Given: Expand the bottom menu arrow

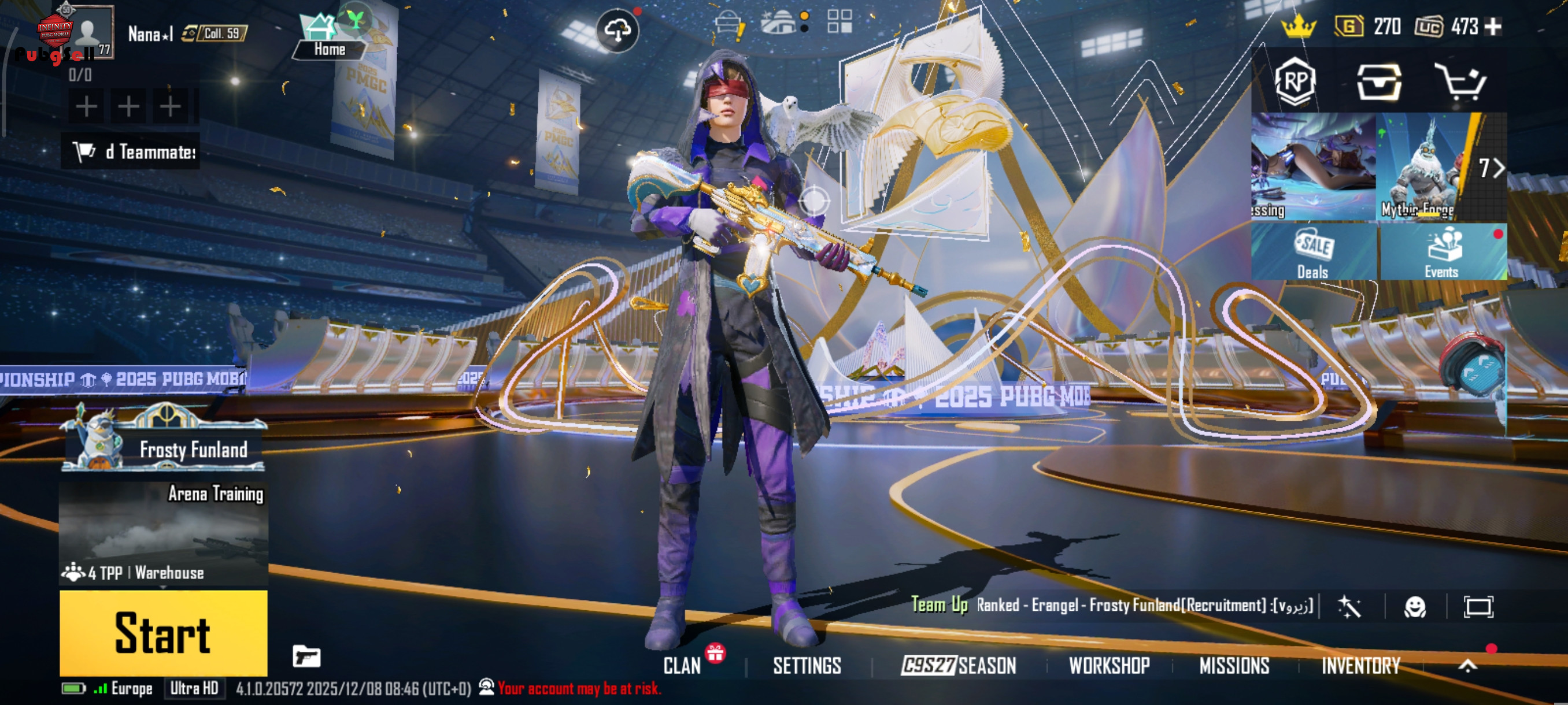Looking at the screenshot, I should (1467, 666).
